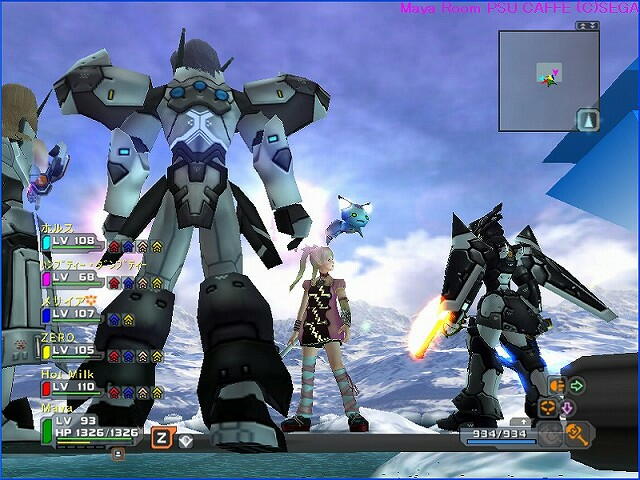
Task: Click the purple down-arrow palette icon
Action: (567, 408)
